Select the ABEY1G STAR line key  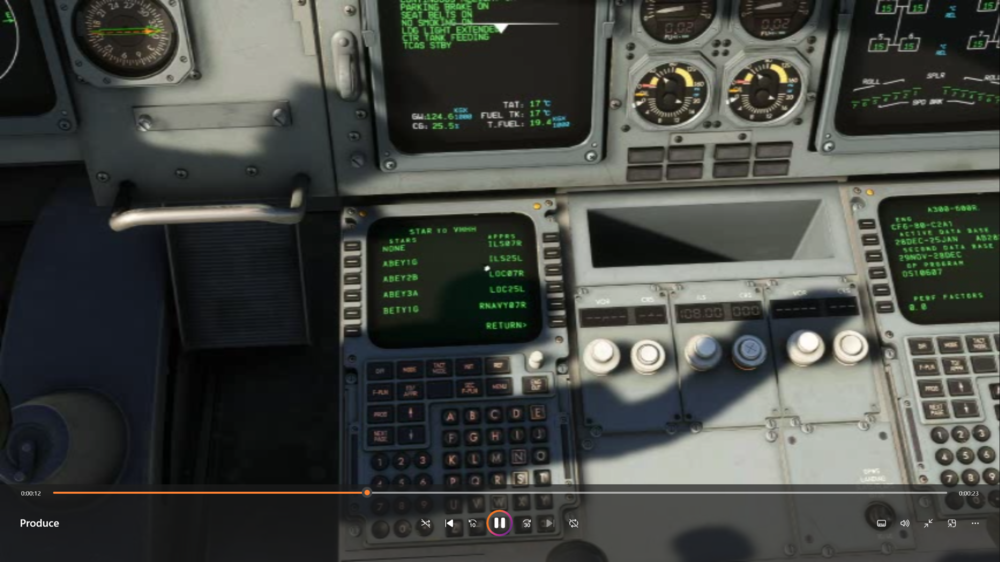pyautogui.click(x=352, y=263)
